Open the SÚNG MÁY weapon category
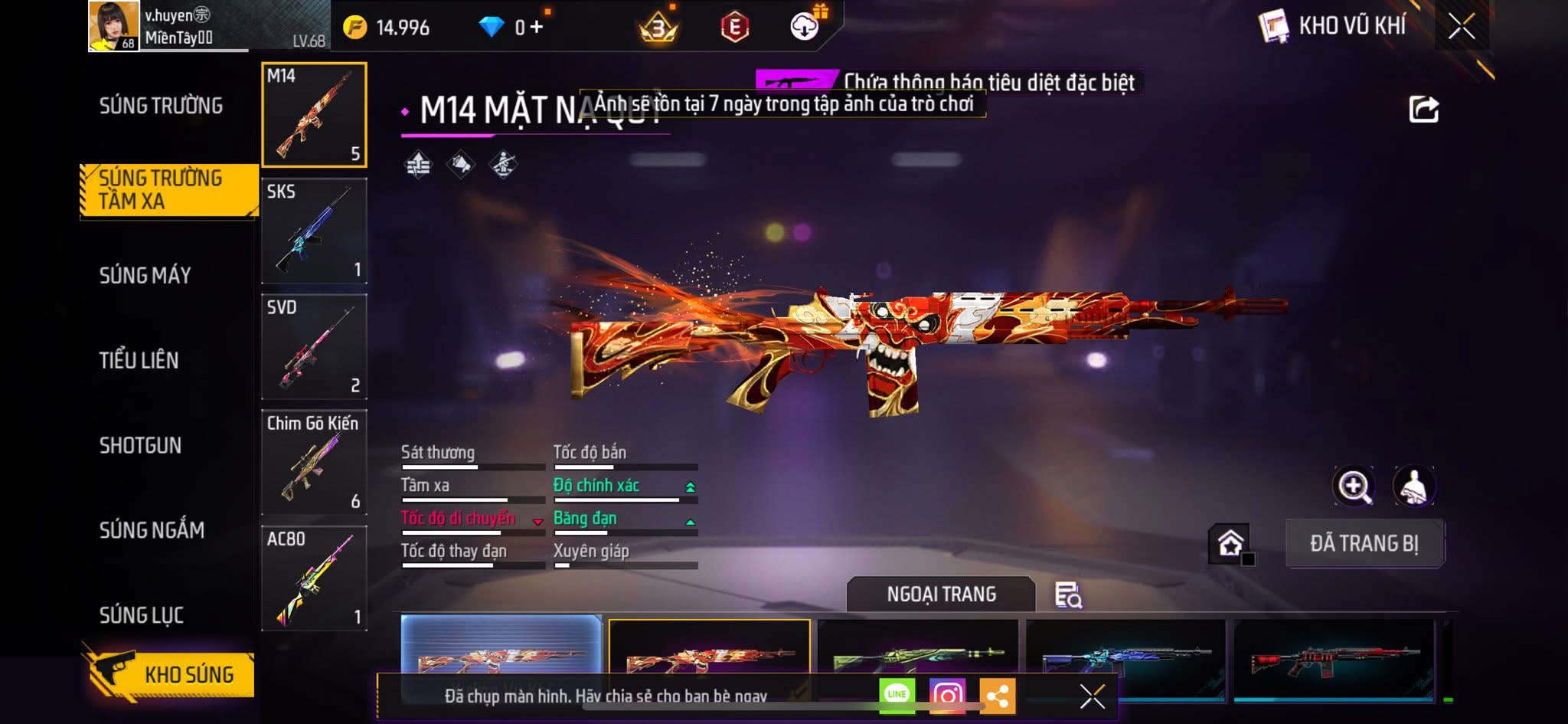This screenshot has width=1568, height=724. coord(145,275)
